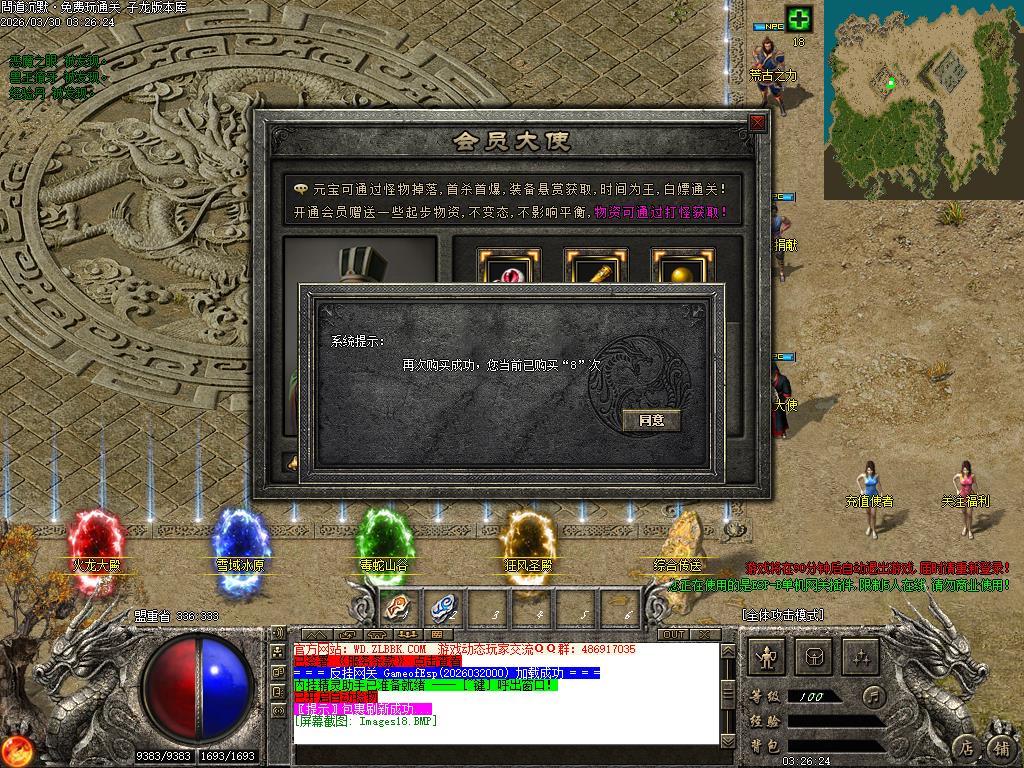Open the bag chest icon button
This screenshot has height=768, width=1024.
tap(815, 656)
